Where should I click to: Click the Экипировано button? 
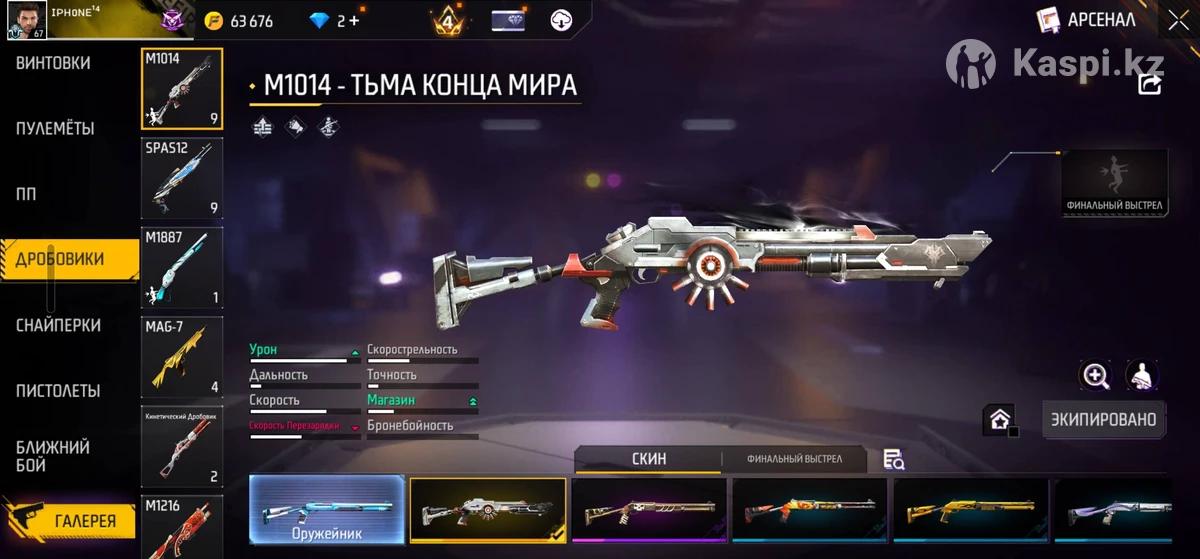click(x=1103, y=419)
